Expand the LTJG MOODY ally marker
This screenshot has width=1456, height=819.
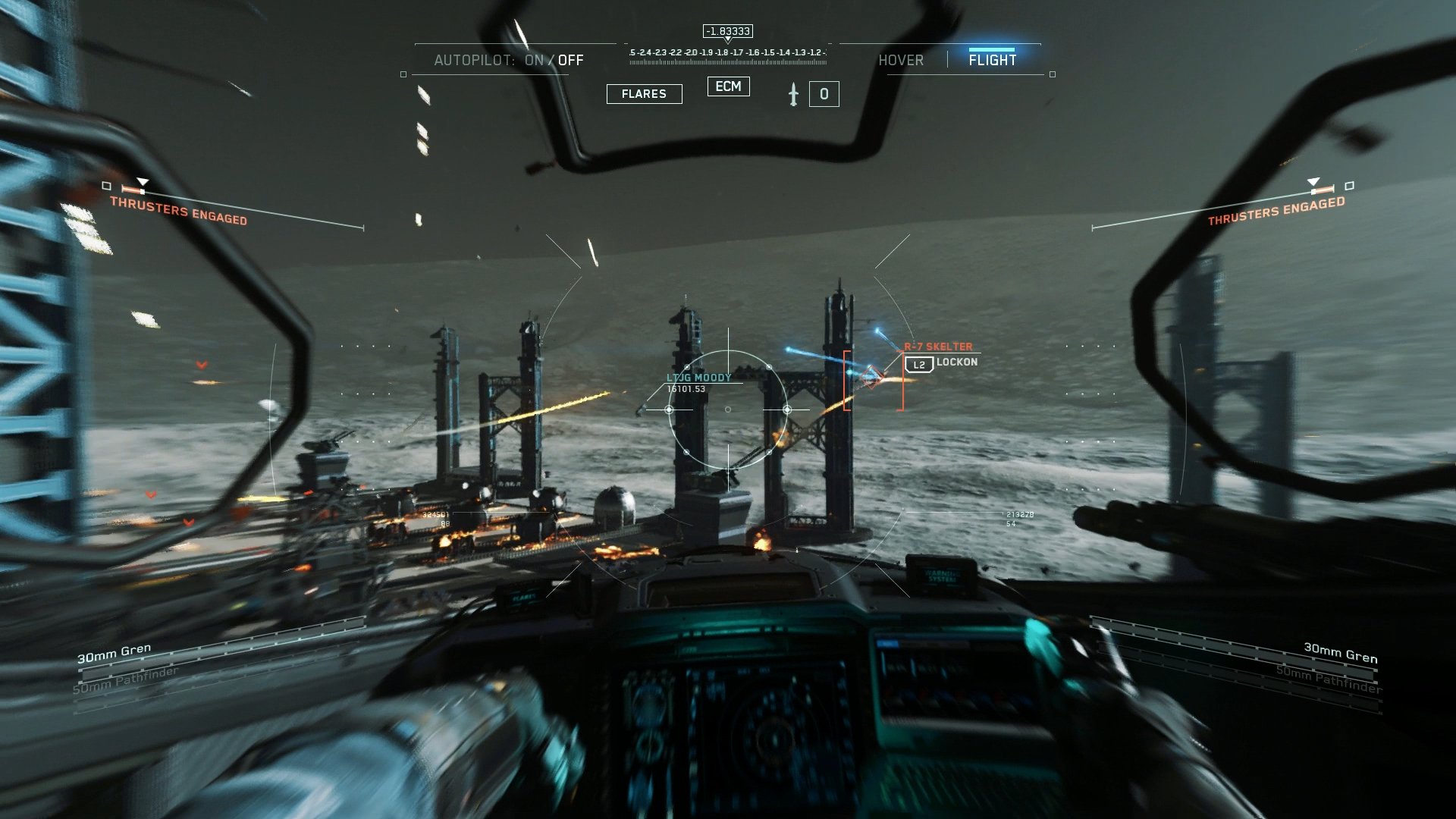click(x=698, y=376)
